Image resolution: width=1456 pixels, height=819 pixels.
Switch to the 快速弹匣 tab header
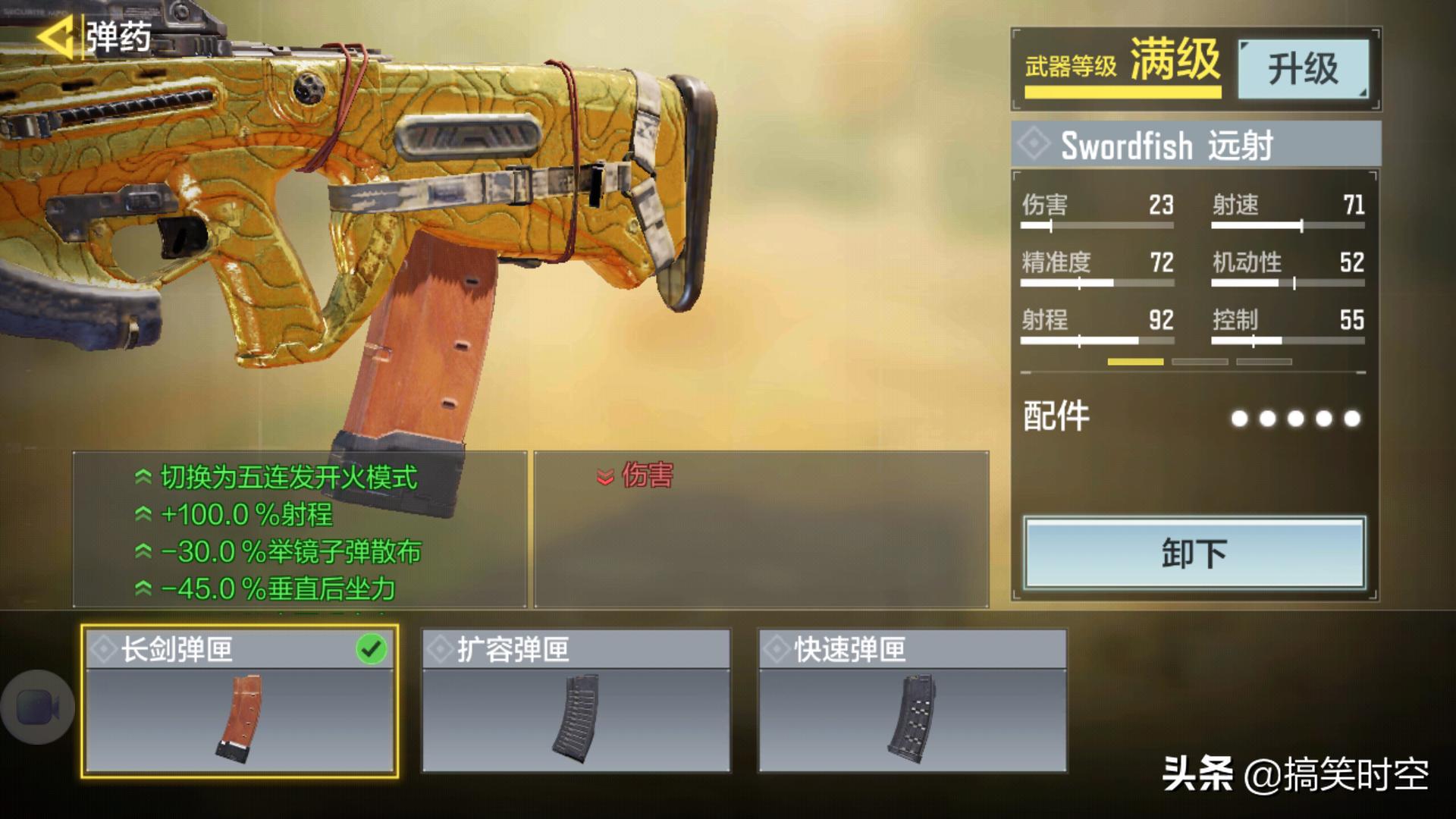click(x=910, y=650)
